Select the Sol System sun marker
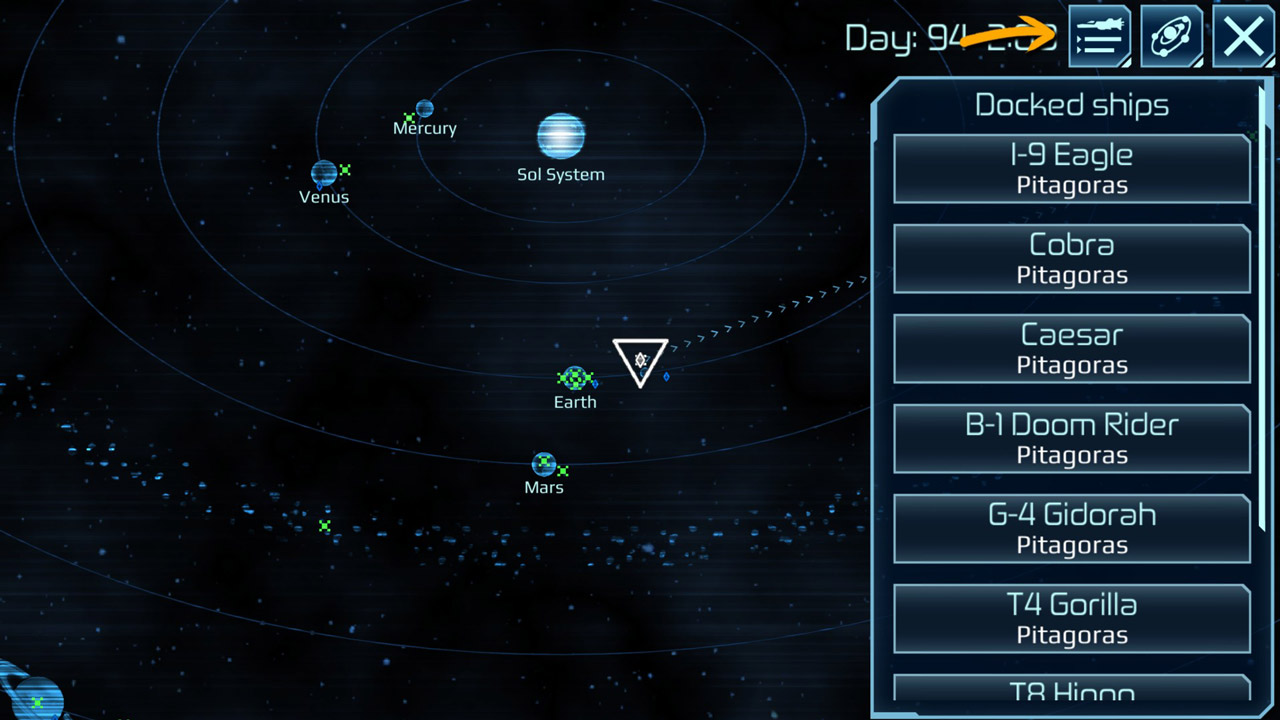 560,136
